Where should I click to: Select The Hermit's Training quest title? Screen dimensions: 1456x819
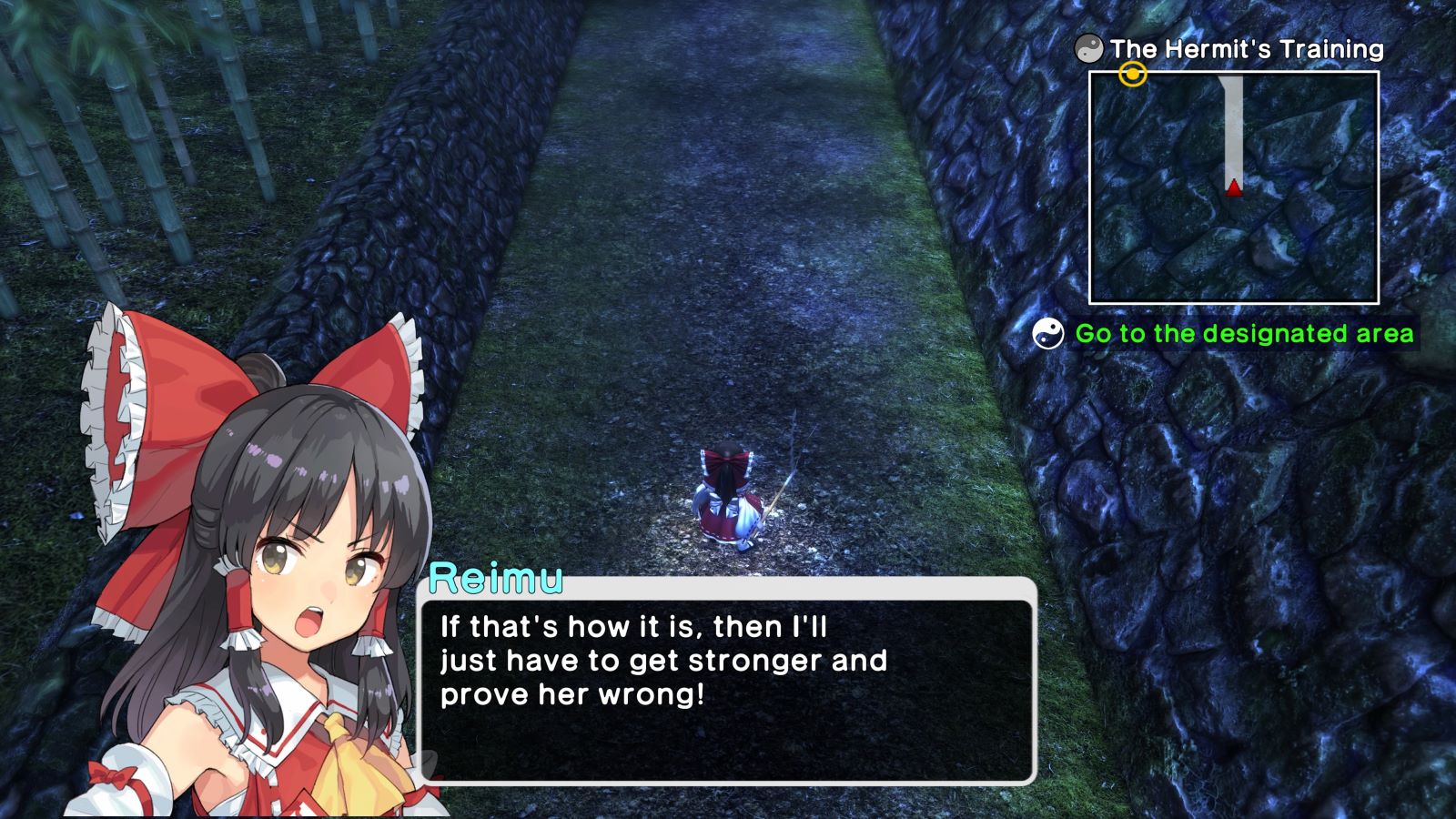click(x=1246, y=49)
